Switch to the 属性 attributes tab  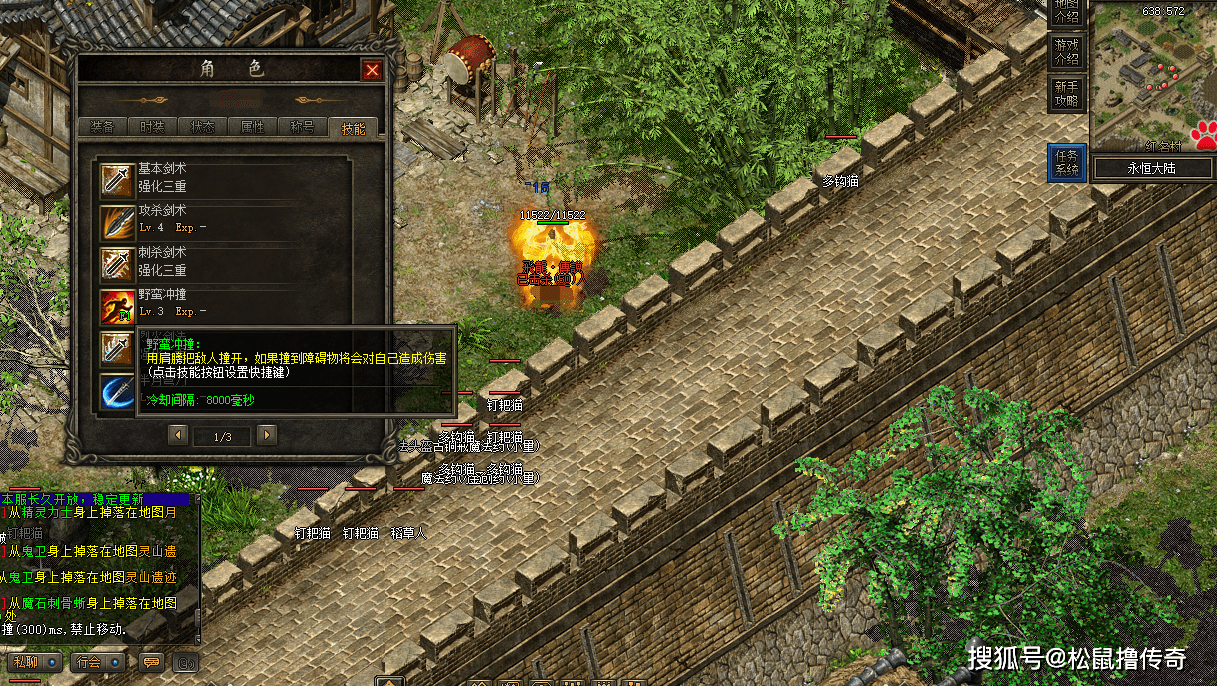point(252,127)
